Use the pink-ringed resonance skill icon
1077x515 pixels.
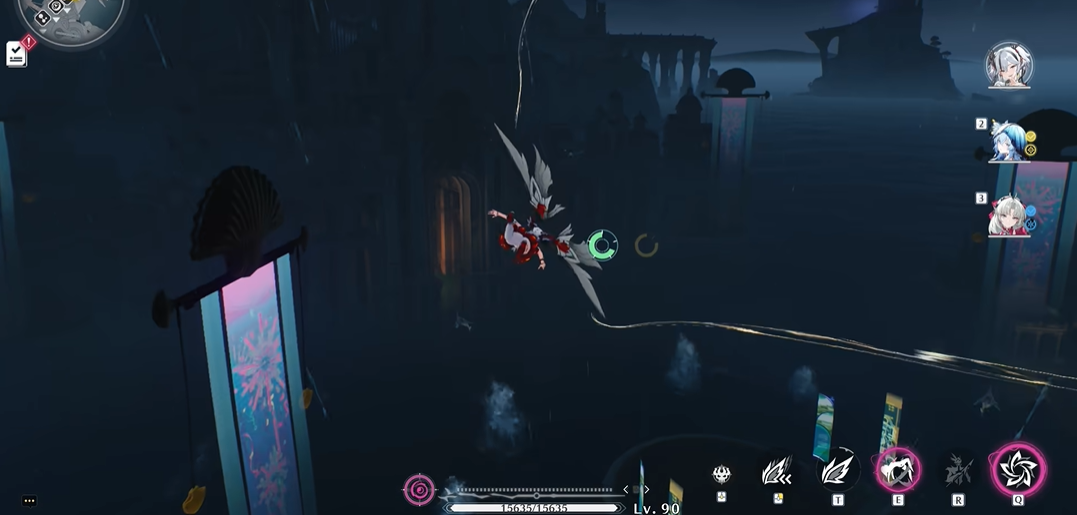(x=897, y=469)
